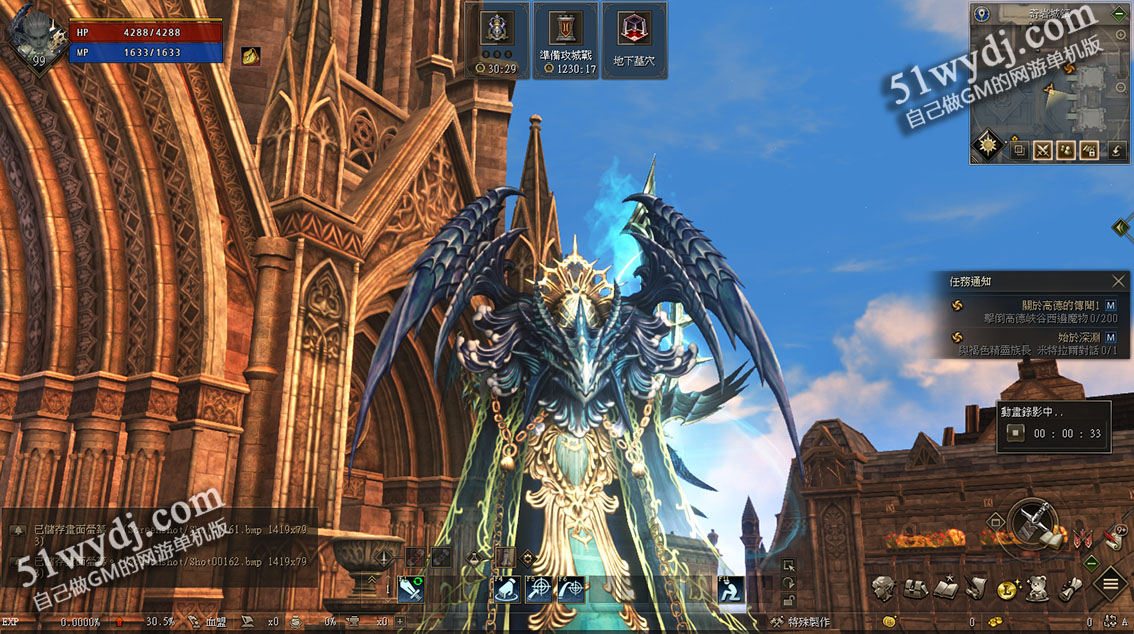Click the party members button under minimap
The width and height of the screenshot is (1134, 634).
[1067, 151]
